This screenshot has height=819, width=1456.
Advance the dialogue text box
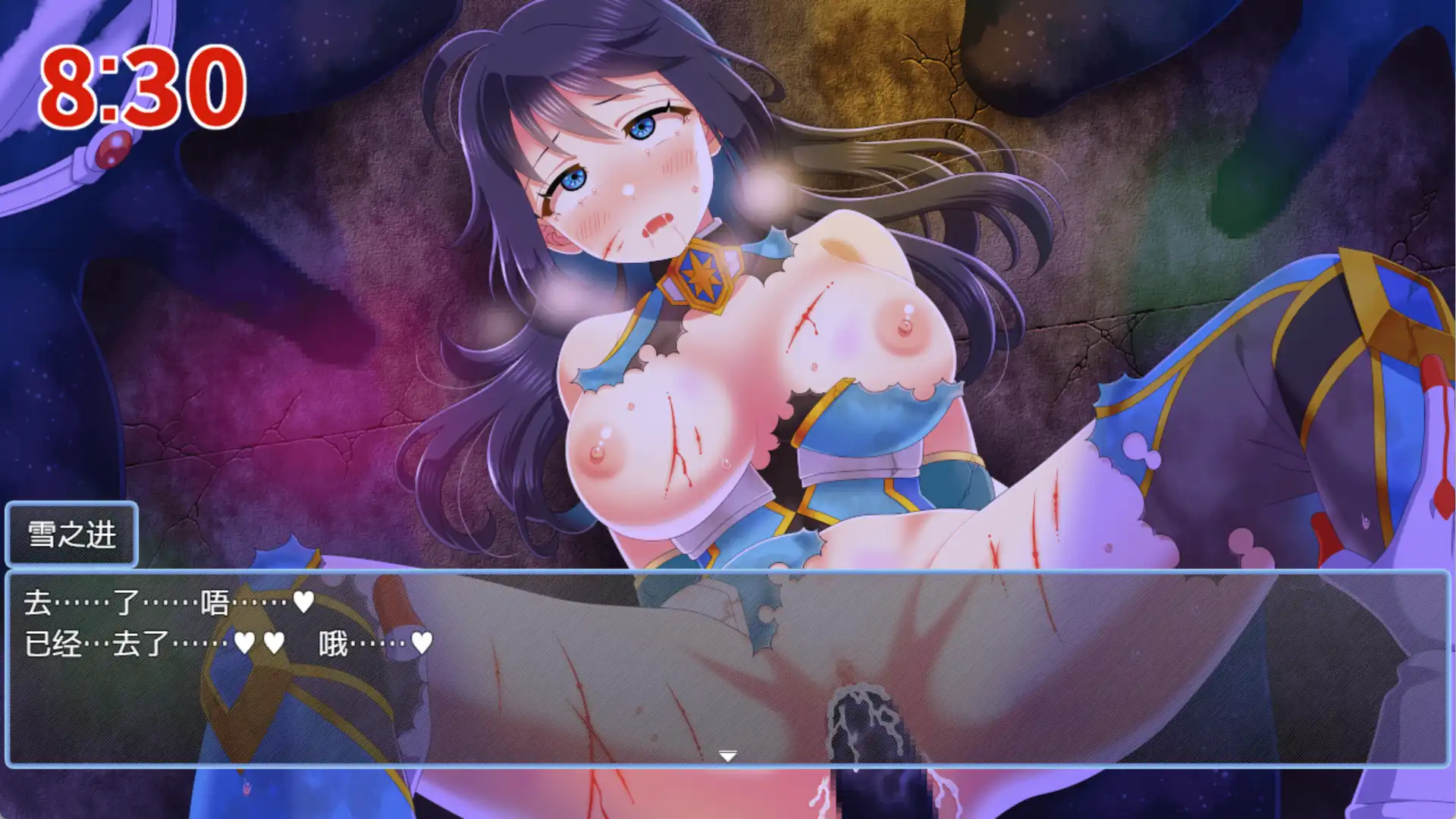pos(727,667)
